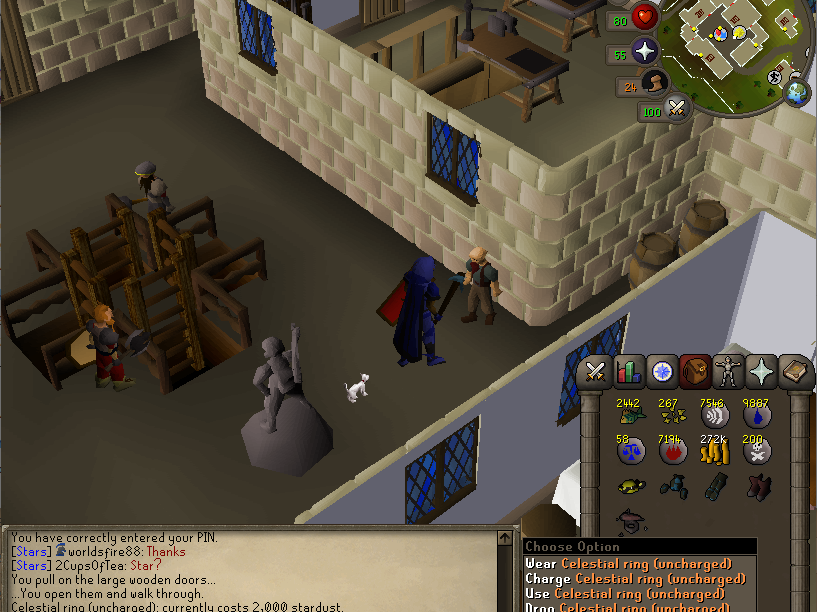Open the world map globe icon

point(797,93)
